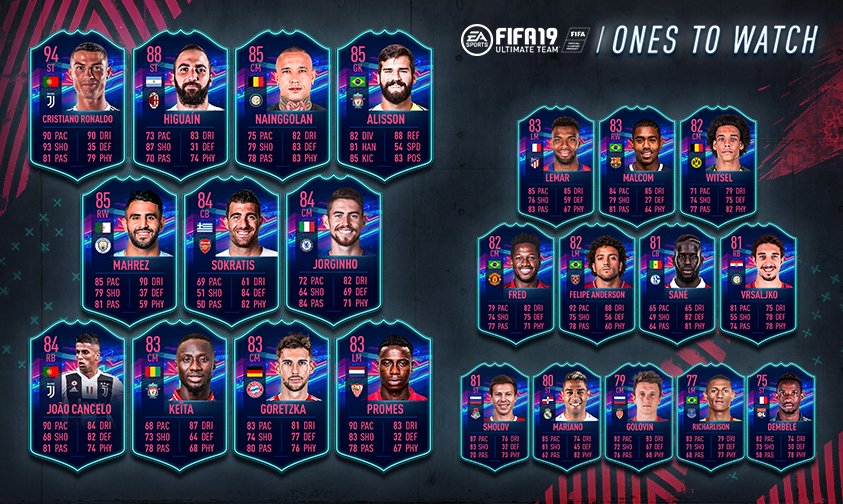This screenshot has width=843, height=504.
Task: Open the Mahrez card
Action: (x=129, y=250)
